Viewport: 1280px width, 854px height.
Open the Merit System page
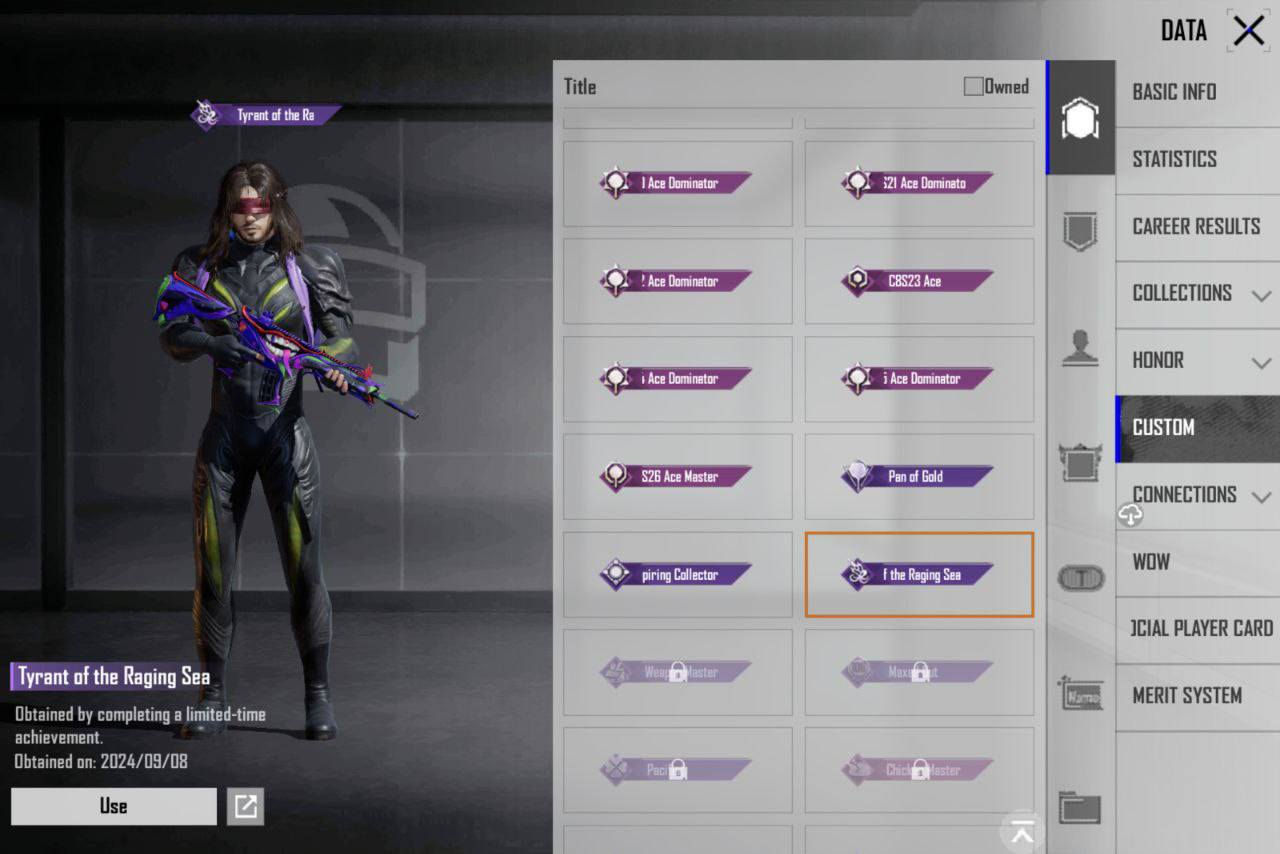[x=1187, y=696]
